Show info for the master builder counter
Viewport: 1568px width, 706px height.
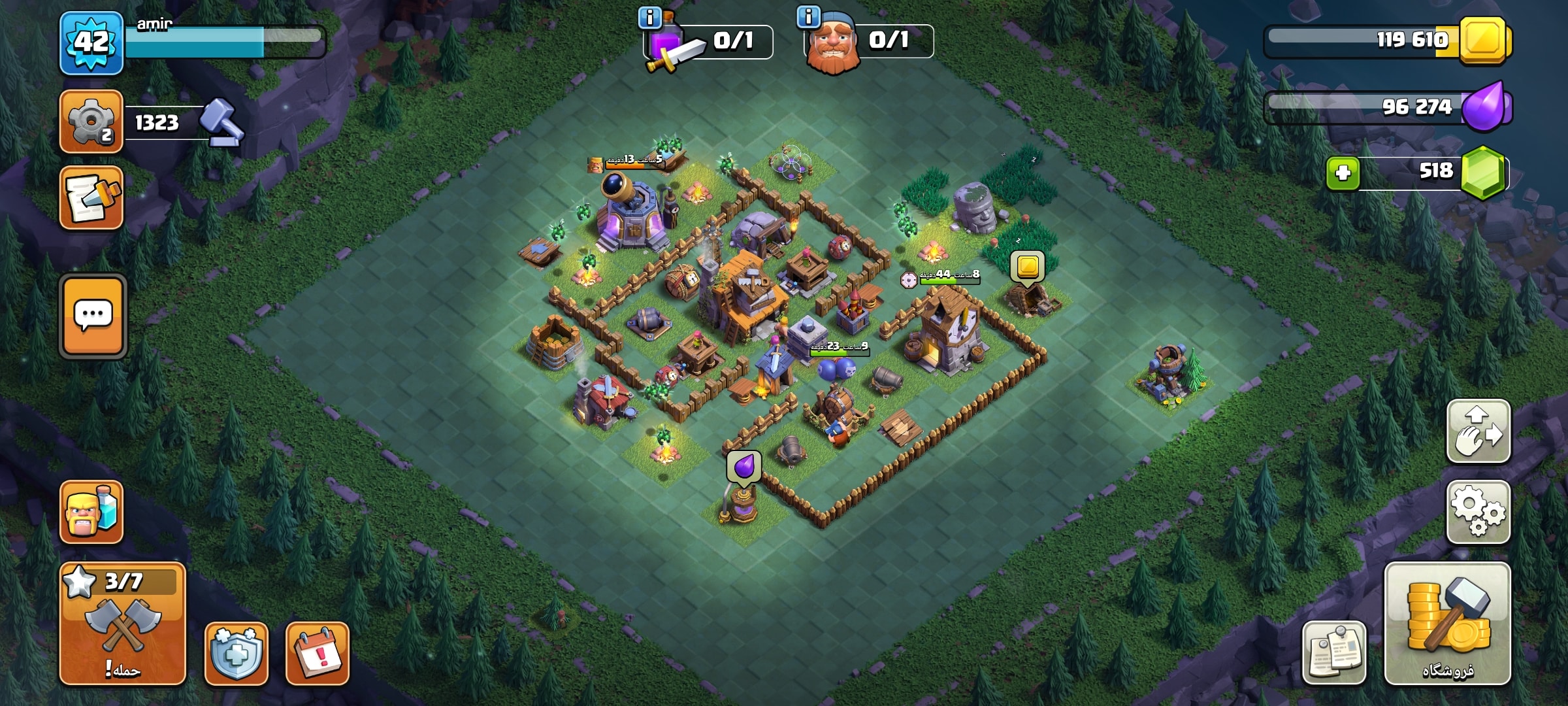(x=809, y=17)
